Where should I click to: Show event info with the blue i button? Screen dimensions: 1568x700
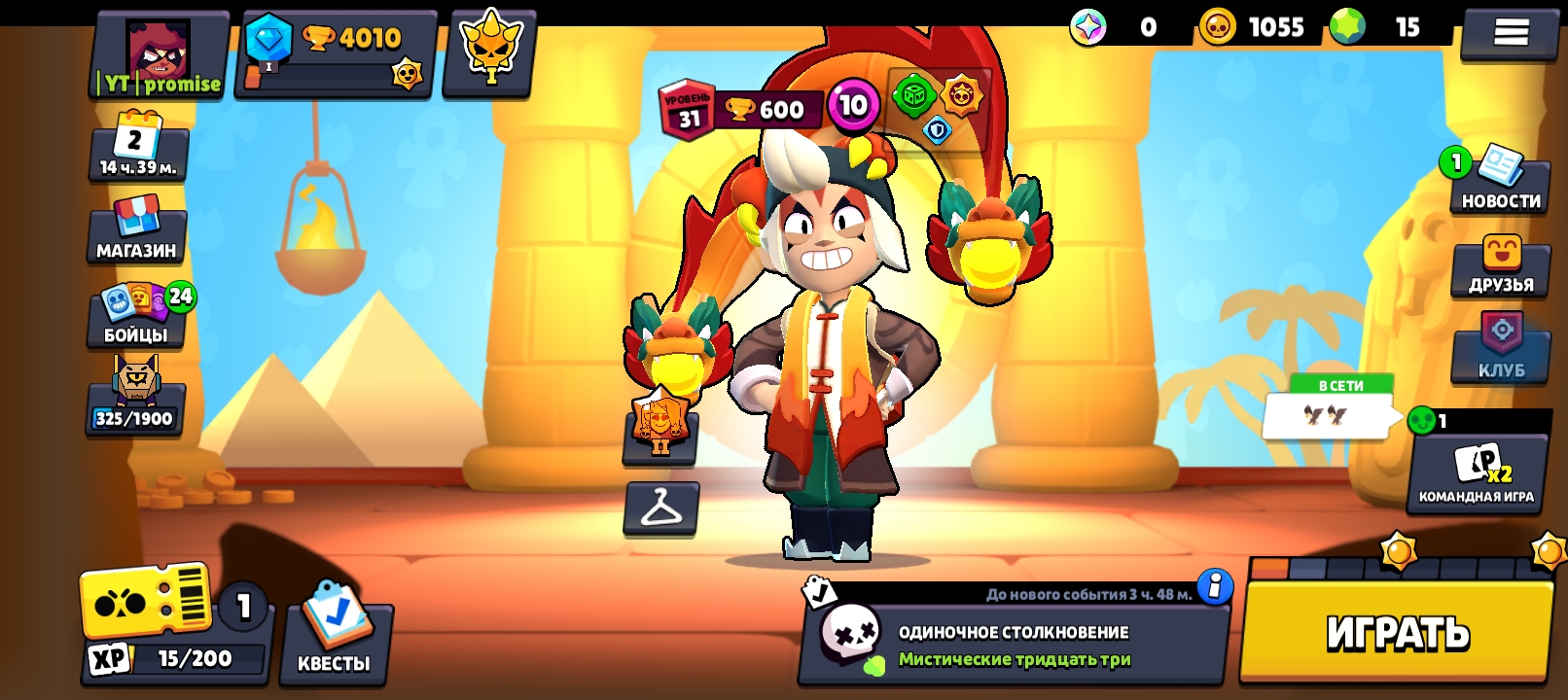(x=1214, y=586)
